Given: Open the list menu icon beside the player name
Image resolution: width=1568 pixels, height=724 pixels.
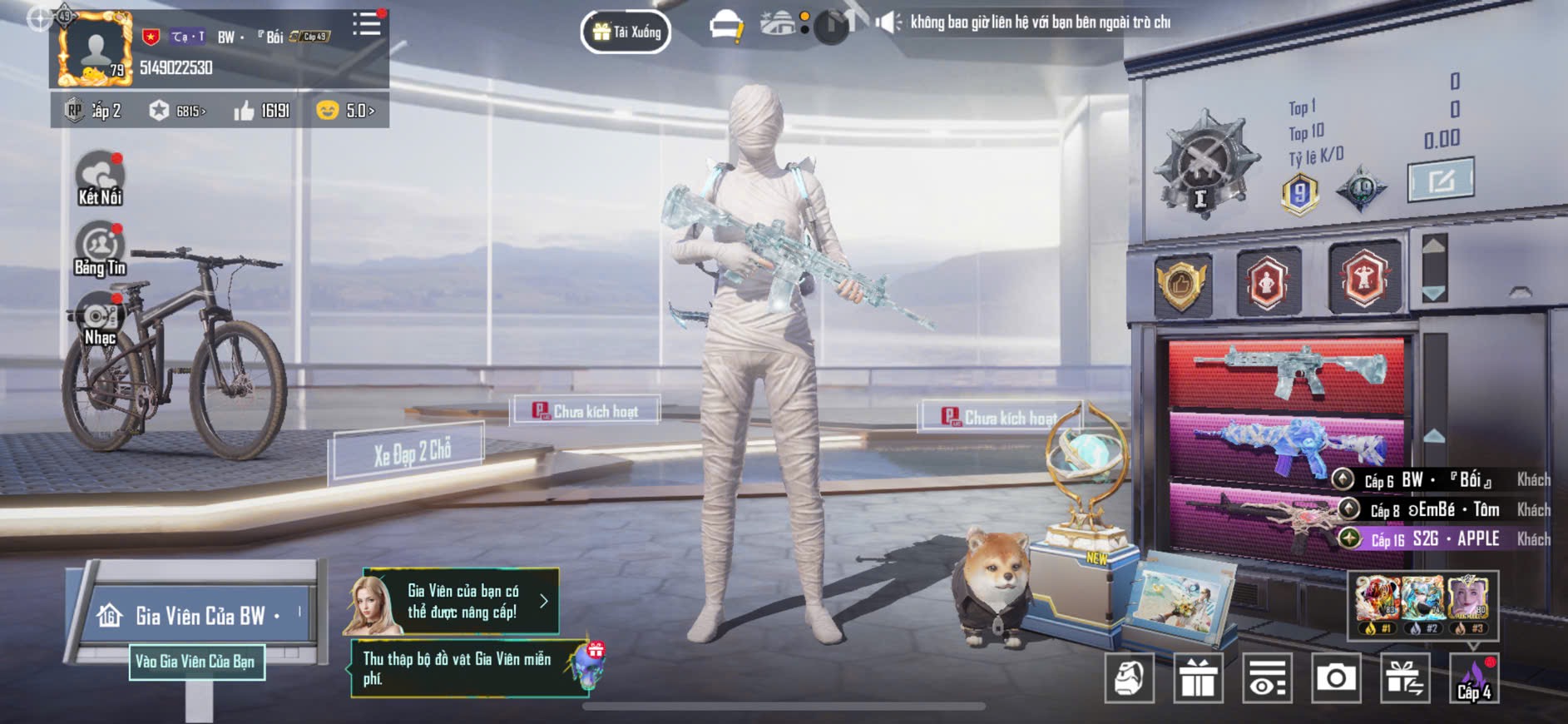Looking at the screenshot, I should 366,24.
